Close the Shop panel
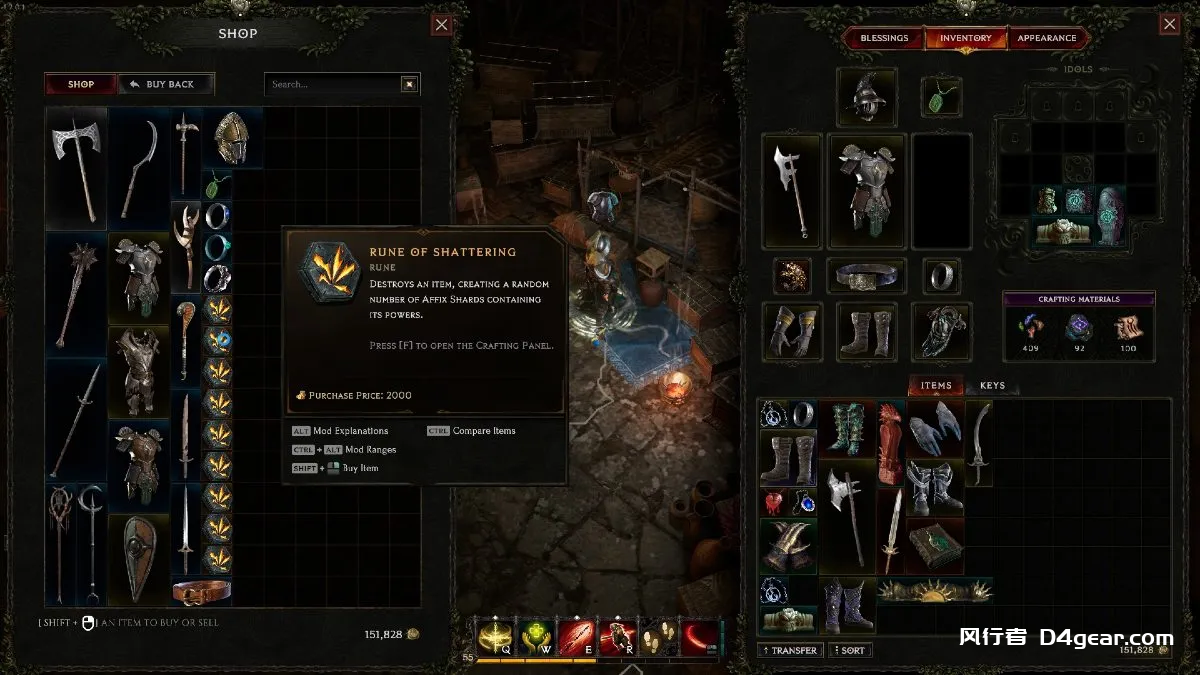Screen dimensions: 1200x675 point(442,25)
